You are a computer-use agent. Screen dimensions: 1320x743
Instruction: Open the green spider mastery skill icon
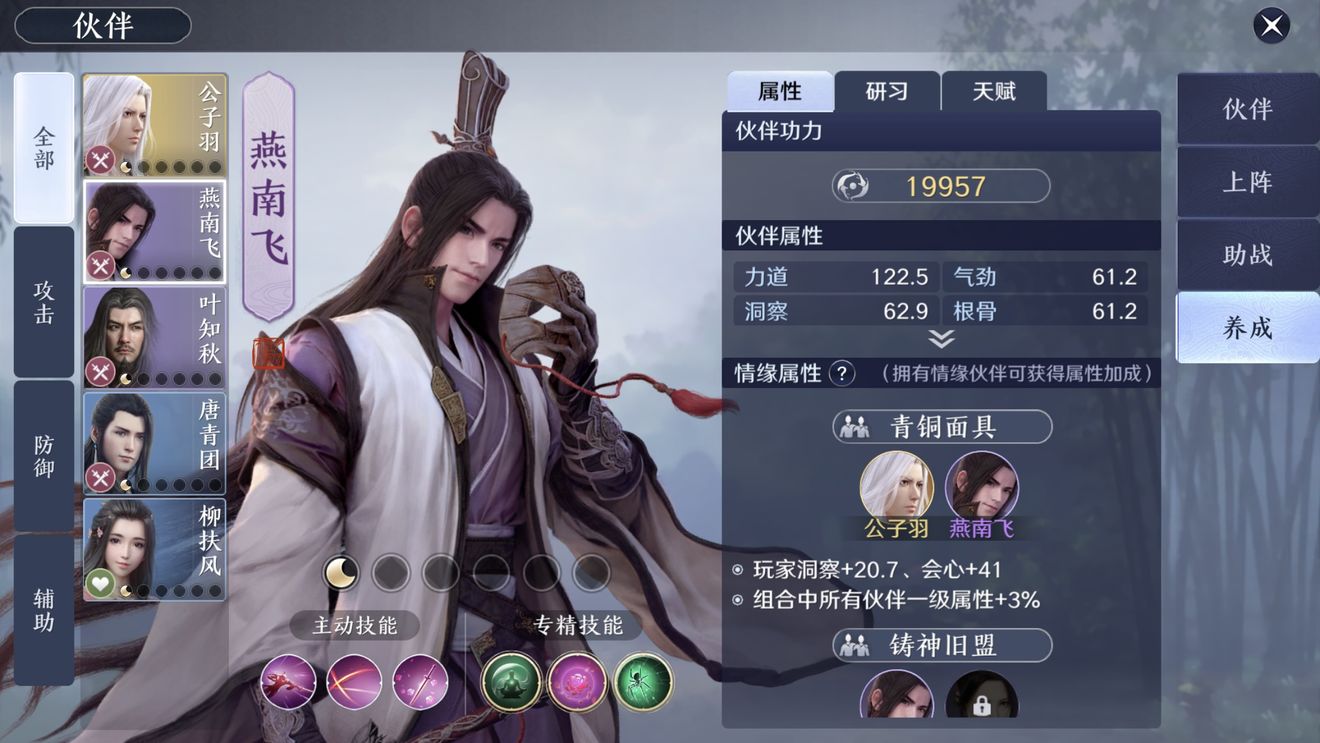click(x=641, y=682)
